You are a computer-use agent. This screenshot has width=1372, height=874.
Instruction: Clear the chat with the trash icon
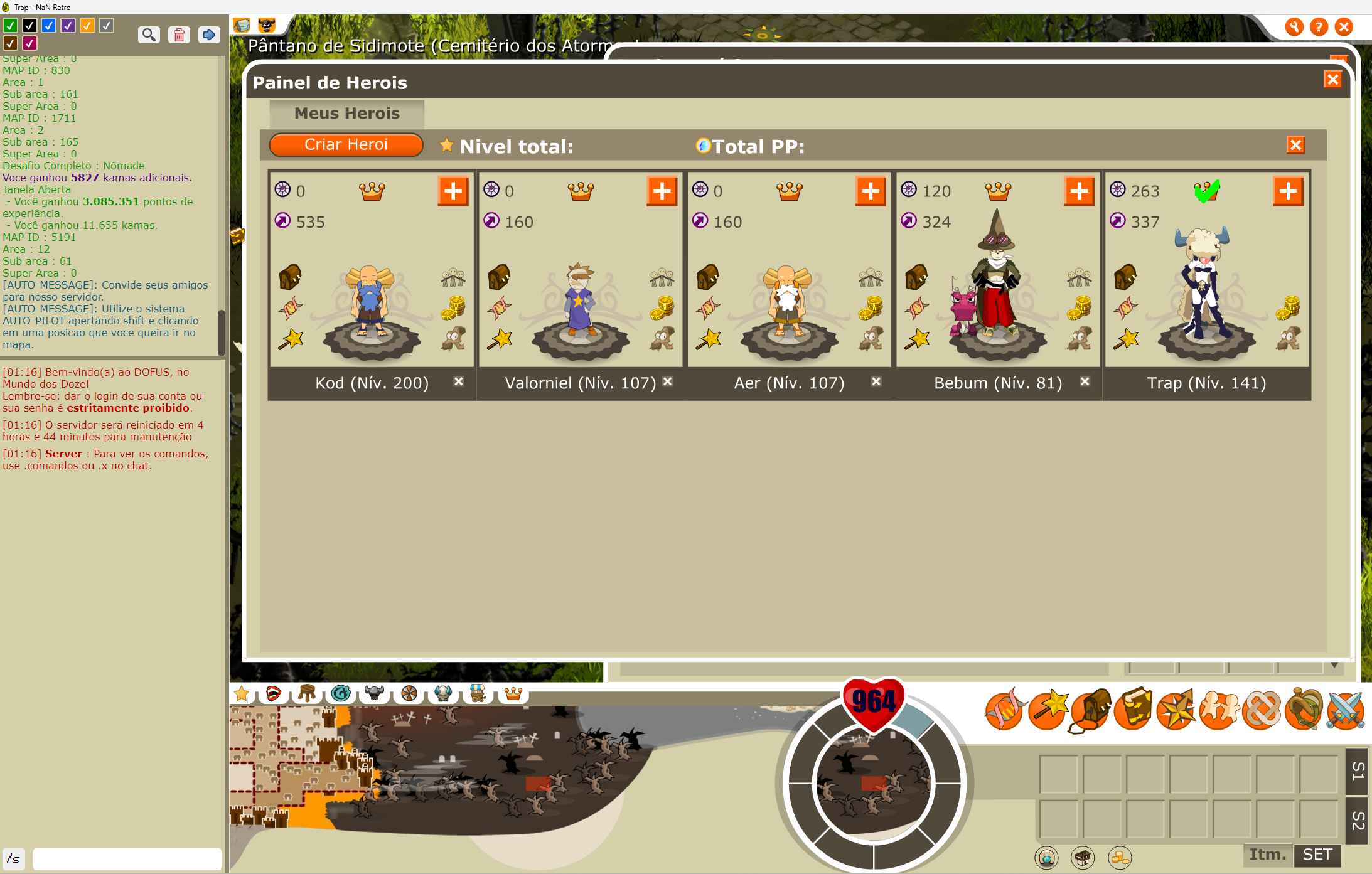pyautogui.click(x=179, y=35)
